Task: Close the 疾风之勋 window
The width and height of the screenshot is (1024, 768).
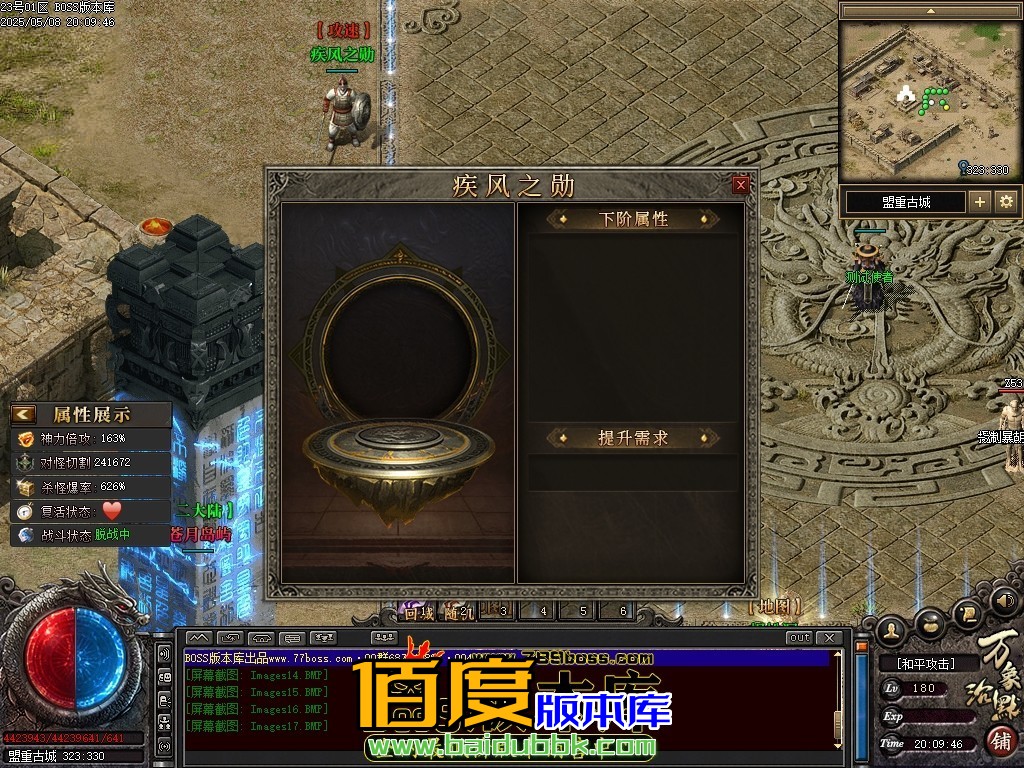Action: click(x=740, y=185)
